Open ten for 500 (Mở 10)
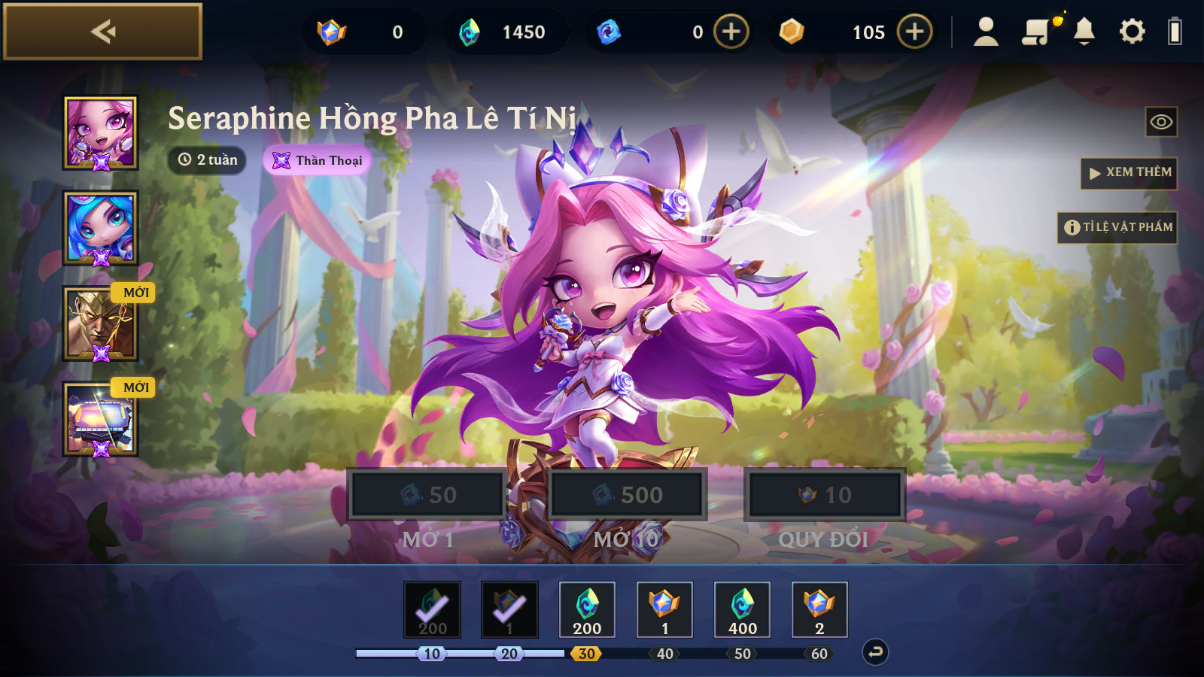The width and height of the screenshot is (1204, 677). click(627, 495)
